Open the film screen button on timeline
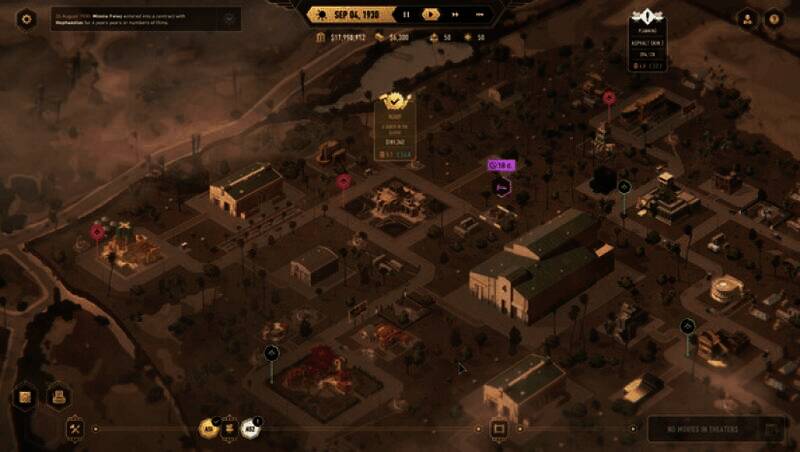Viewport: 800px width, 452px height. [499, 429]
